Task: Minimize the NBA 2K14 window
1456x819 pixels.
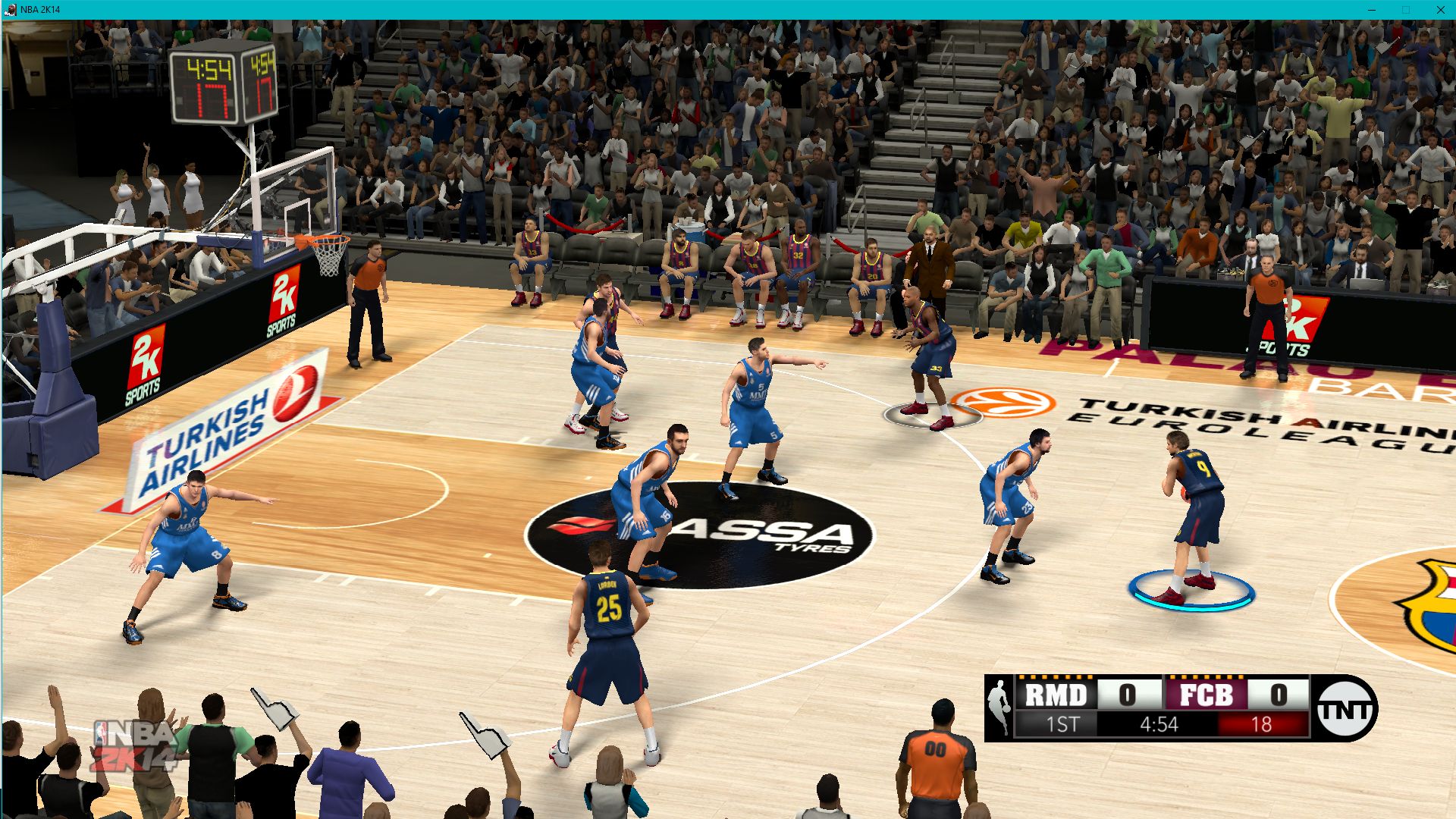Action: 1371,10
